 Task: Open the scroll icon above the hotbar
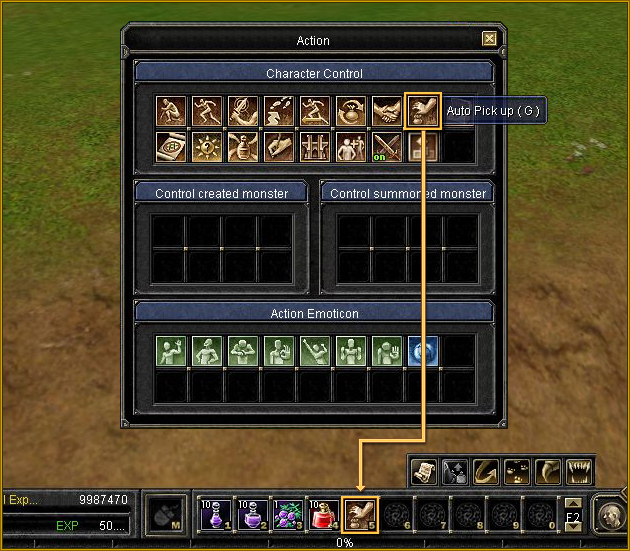[424, 471]
